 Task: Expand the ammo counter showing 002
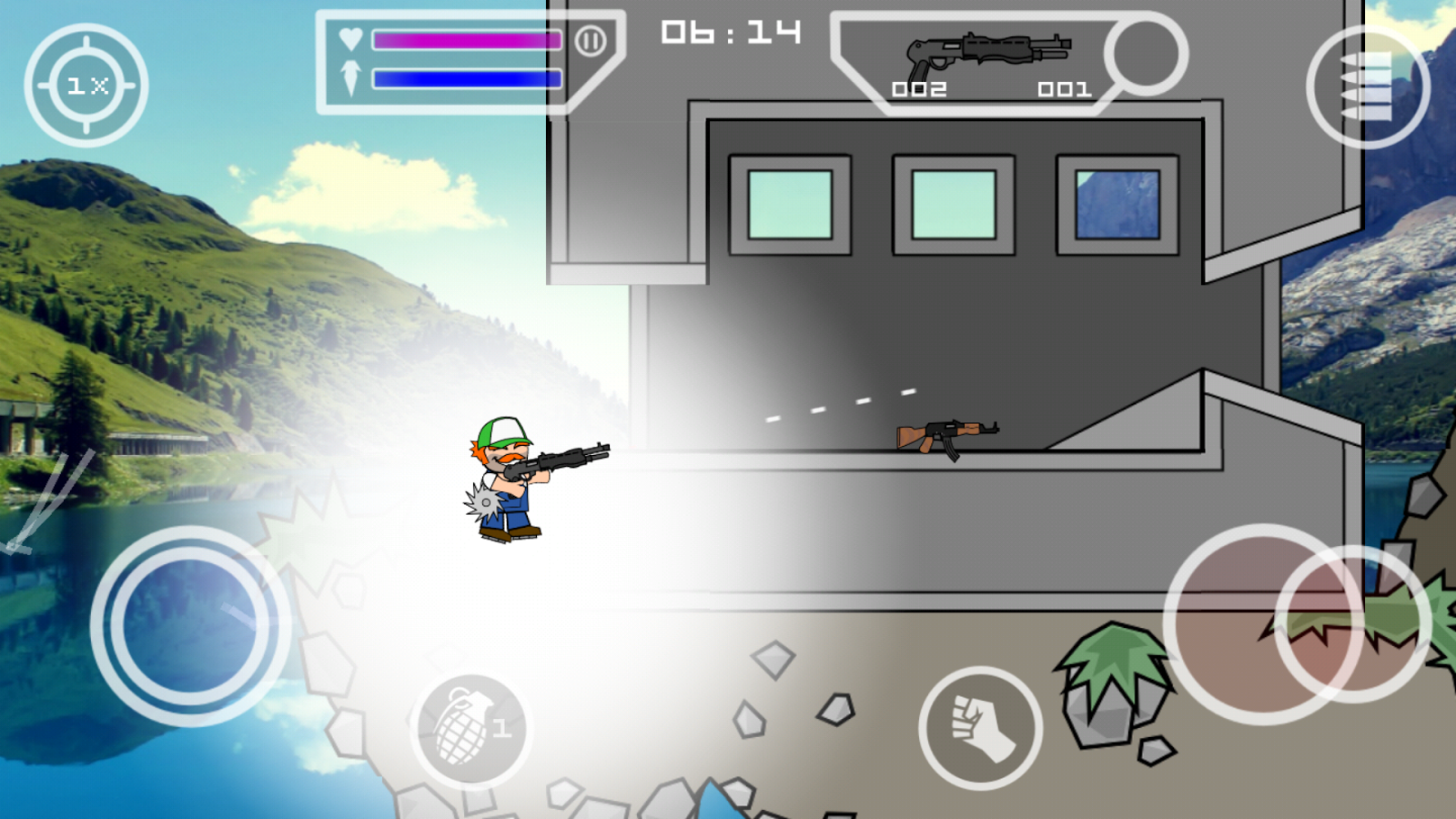click(x=921, y=89)
